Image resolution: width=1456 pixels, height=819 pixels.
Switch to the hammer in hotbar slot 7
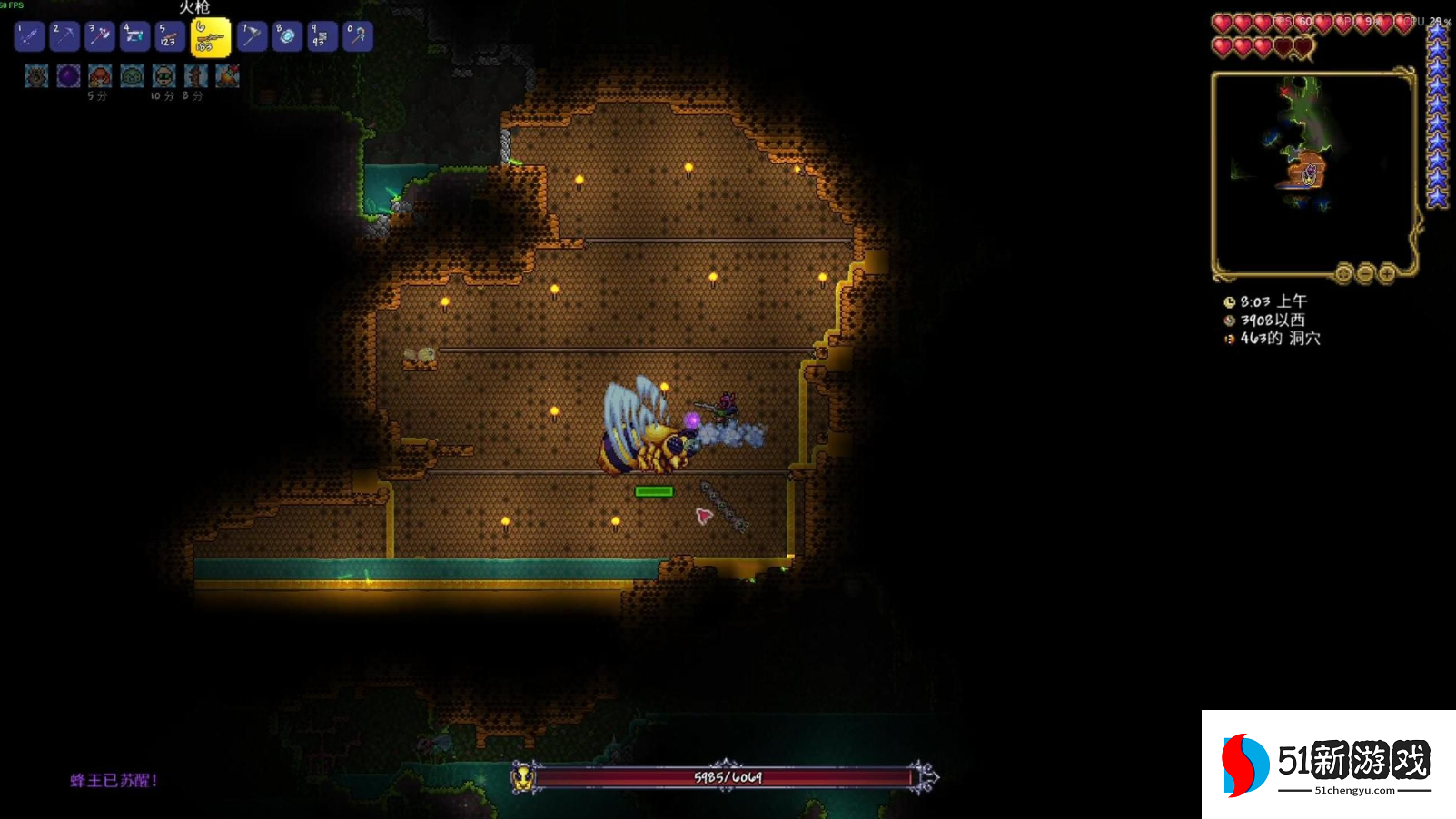252,36
